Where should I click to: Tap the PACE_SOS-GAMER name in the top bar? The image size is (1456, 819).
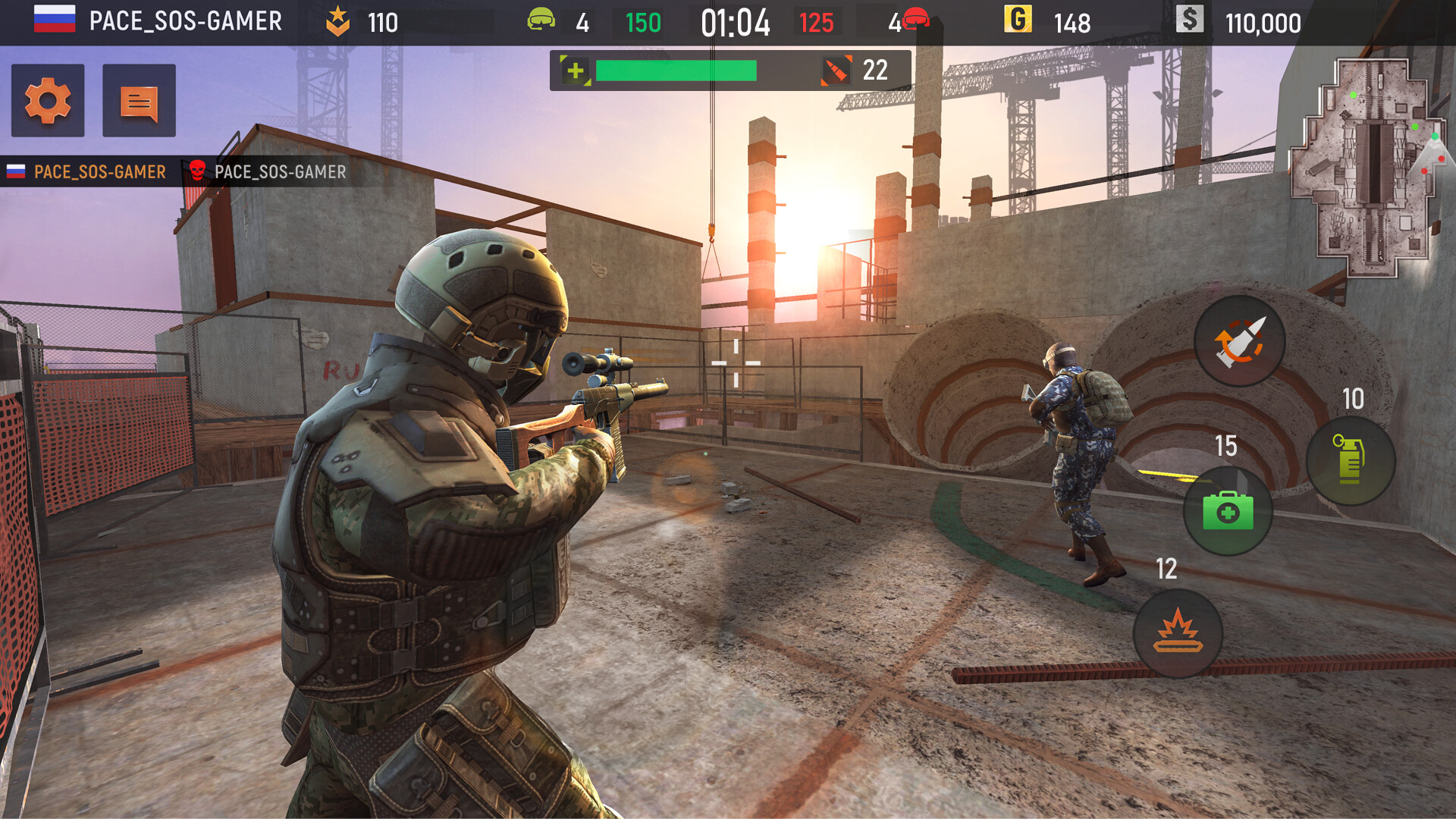(x=184, y=21)
